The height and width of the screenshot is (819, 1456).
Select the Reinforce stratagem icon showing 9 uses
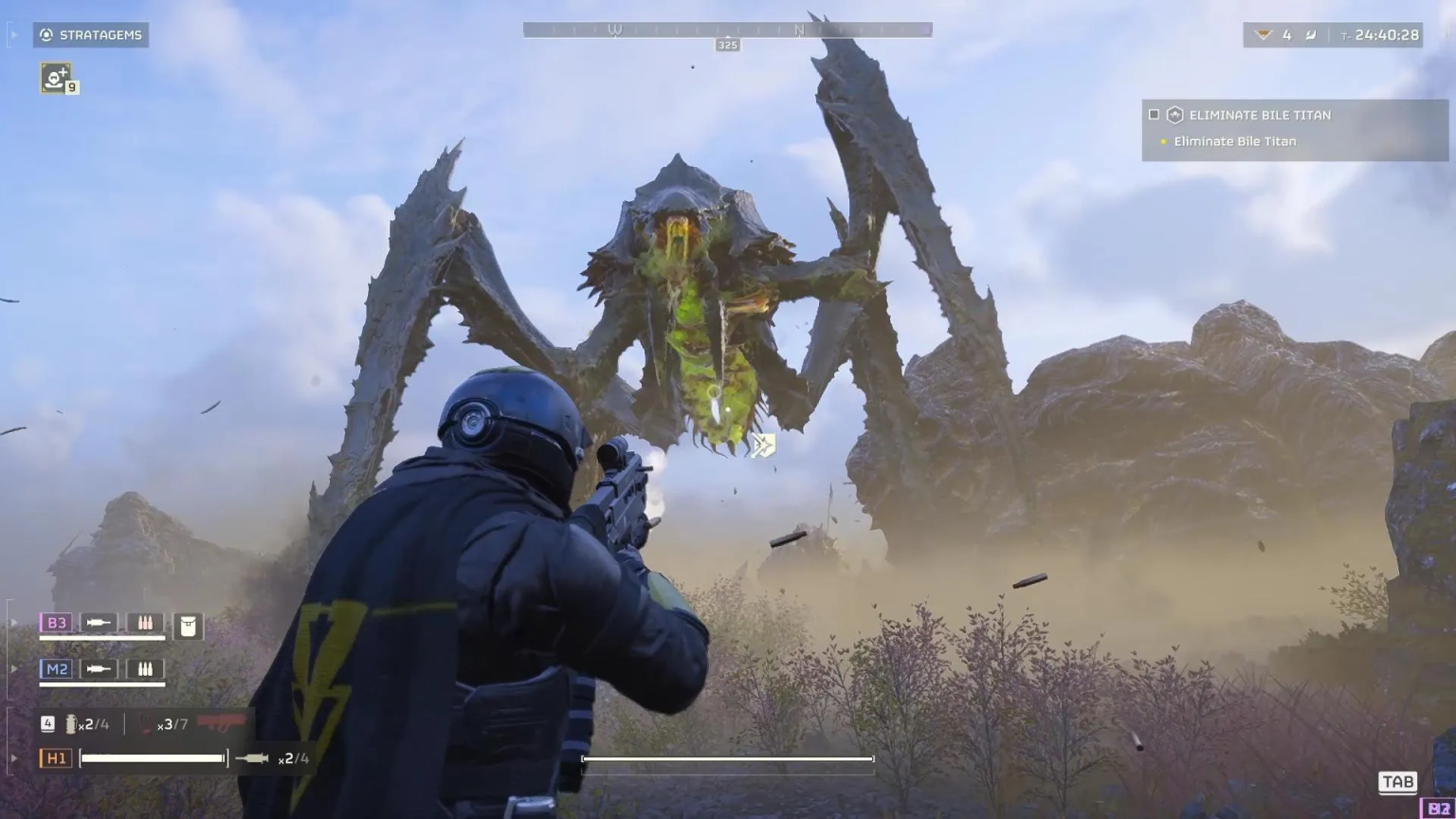54,78
